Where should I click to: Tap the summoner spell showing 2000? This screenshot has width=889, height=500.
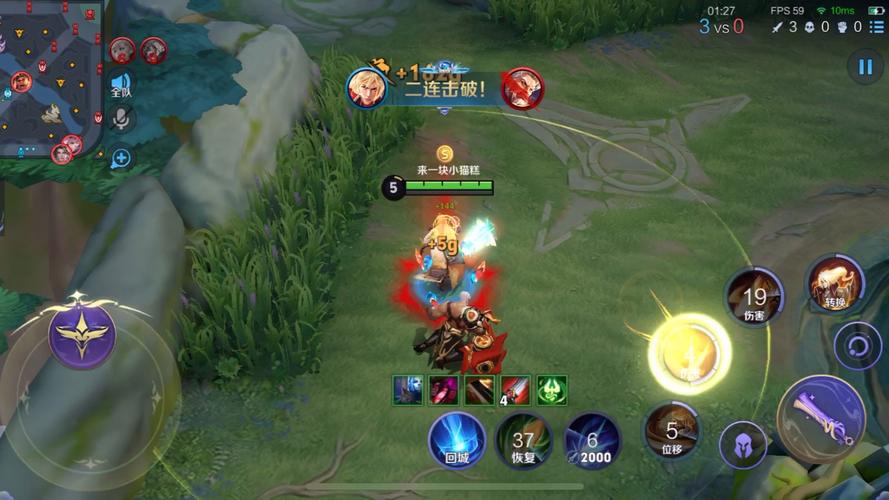click(x=591, y=440)
